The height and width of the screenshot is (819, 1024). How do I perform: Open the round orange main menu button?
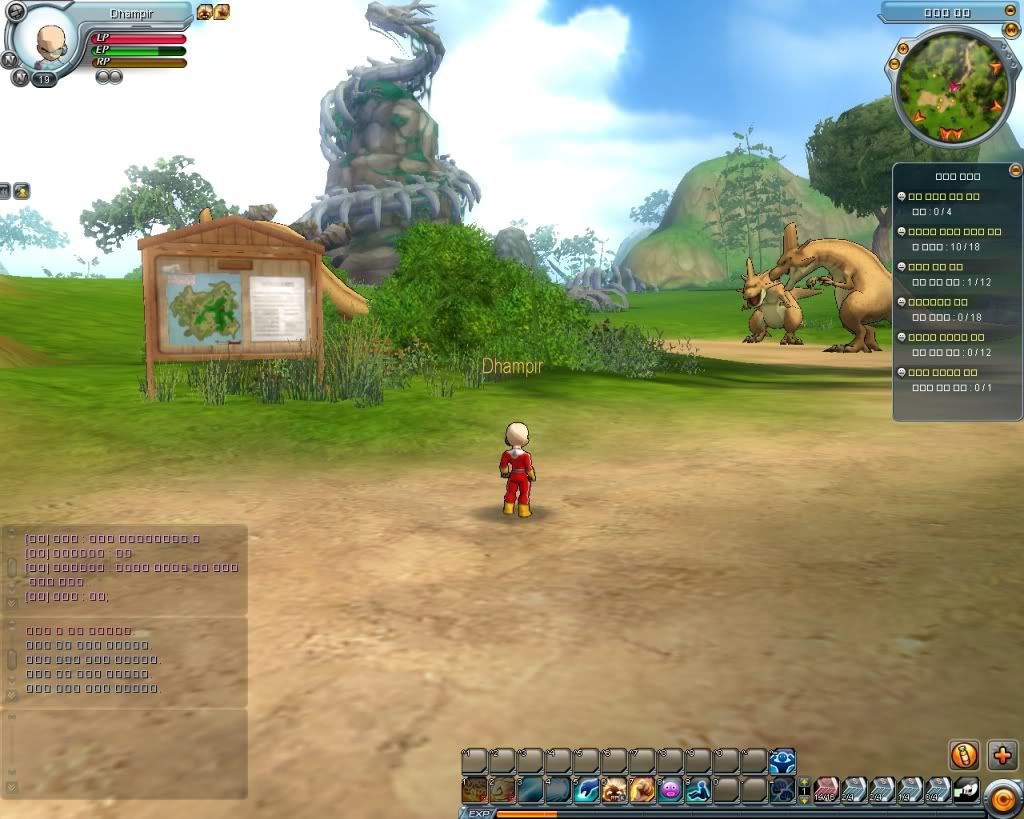[1002, 798]
